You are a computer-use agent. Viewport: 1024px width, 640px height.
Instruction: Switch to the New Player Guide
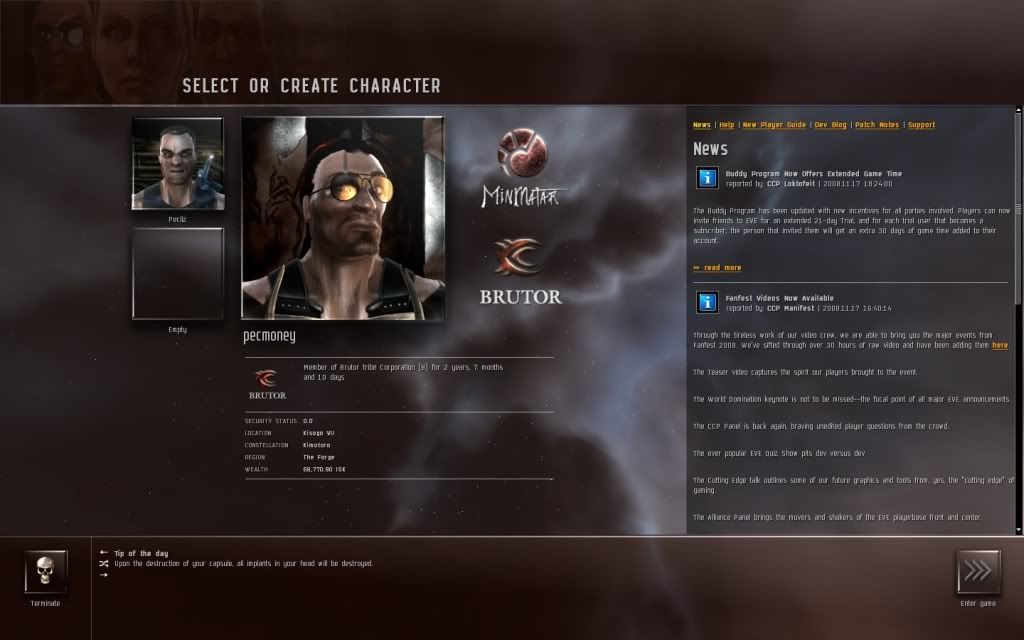point(774,125)
